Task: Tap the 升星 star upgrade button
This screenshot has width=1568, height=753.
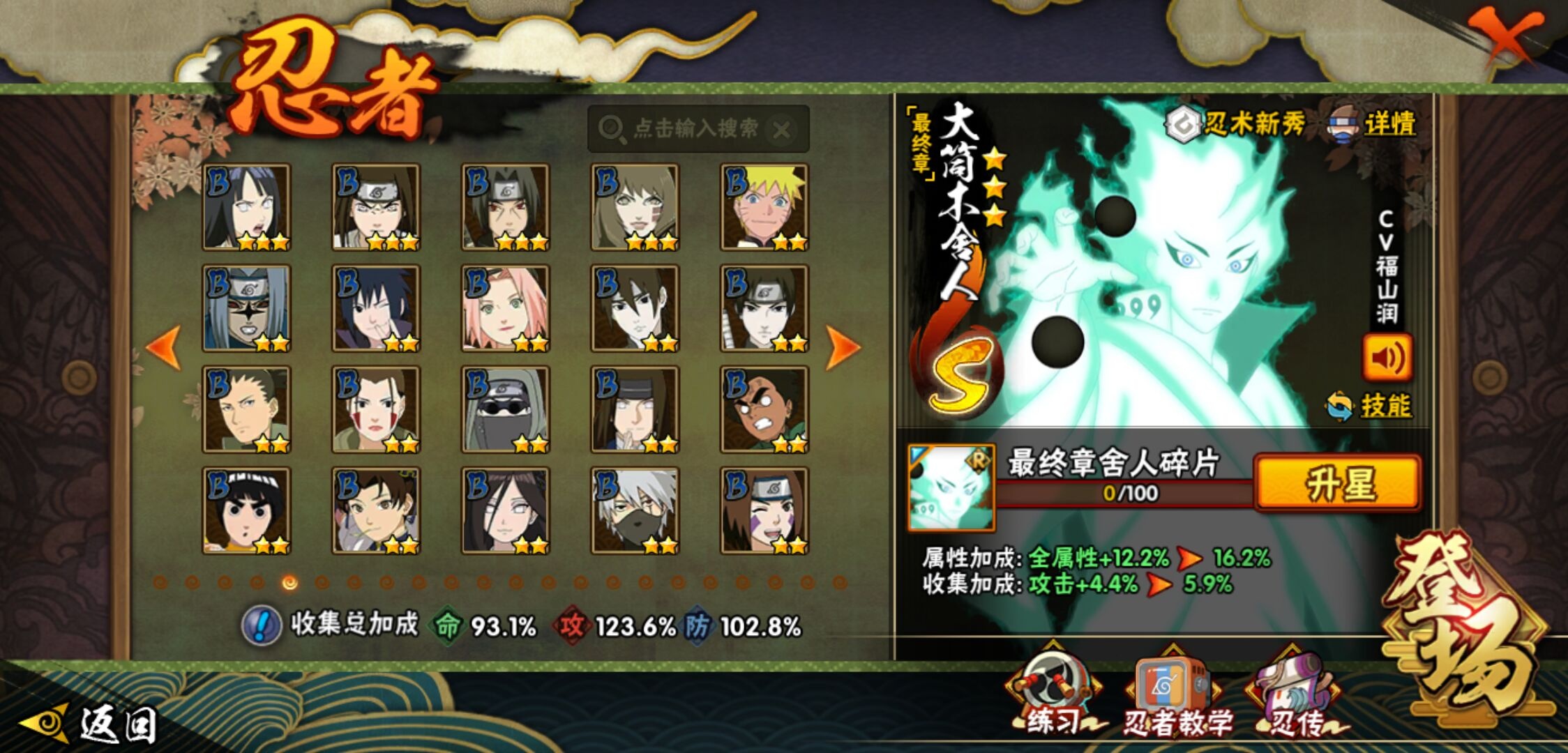Action: tap(1337, 483)
